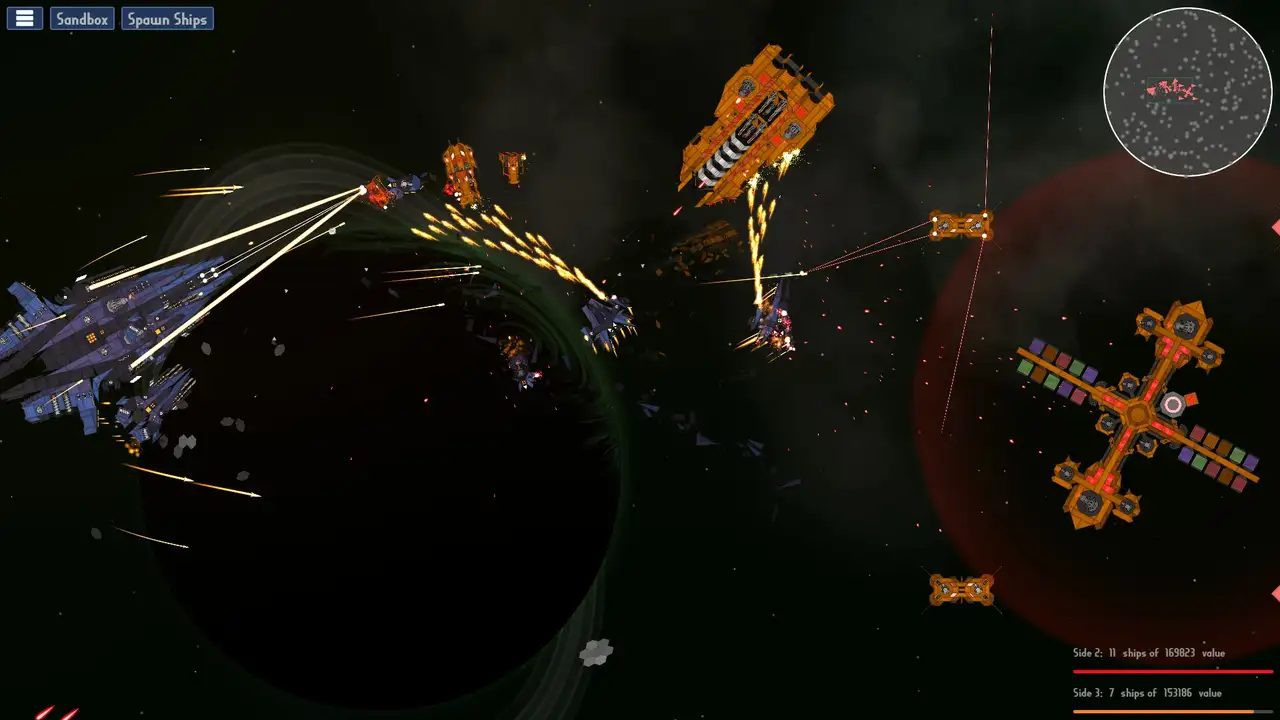Click the gray asteroid at the bottom center

pos(598,652)
